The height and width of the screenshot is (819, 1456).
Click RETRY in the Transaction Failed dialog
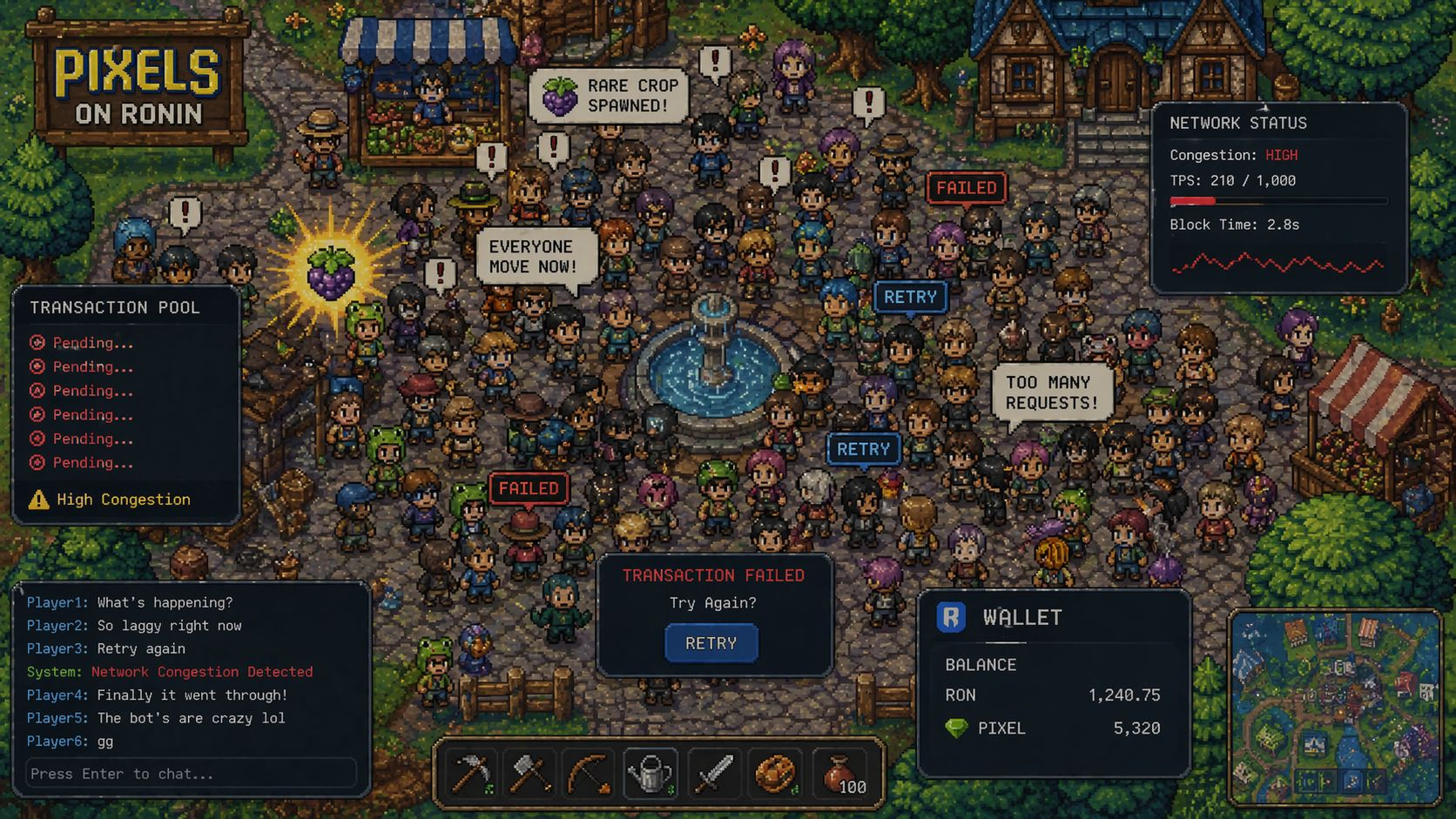[x=711, y=643]
